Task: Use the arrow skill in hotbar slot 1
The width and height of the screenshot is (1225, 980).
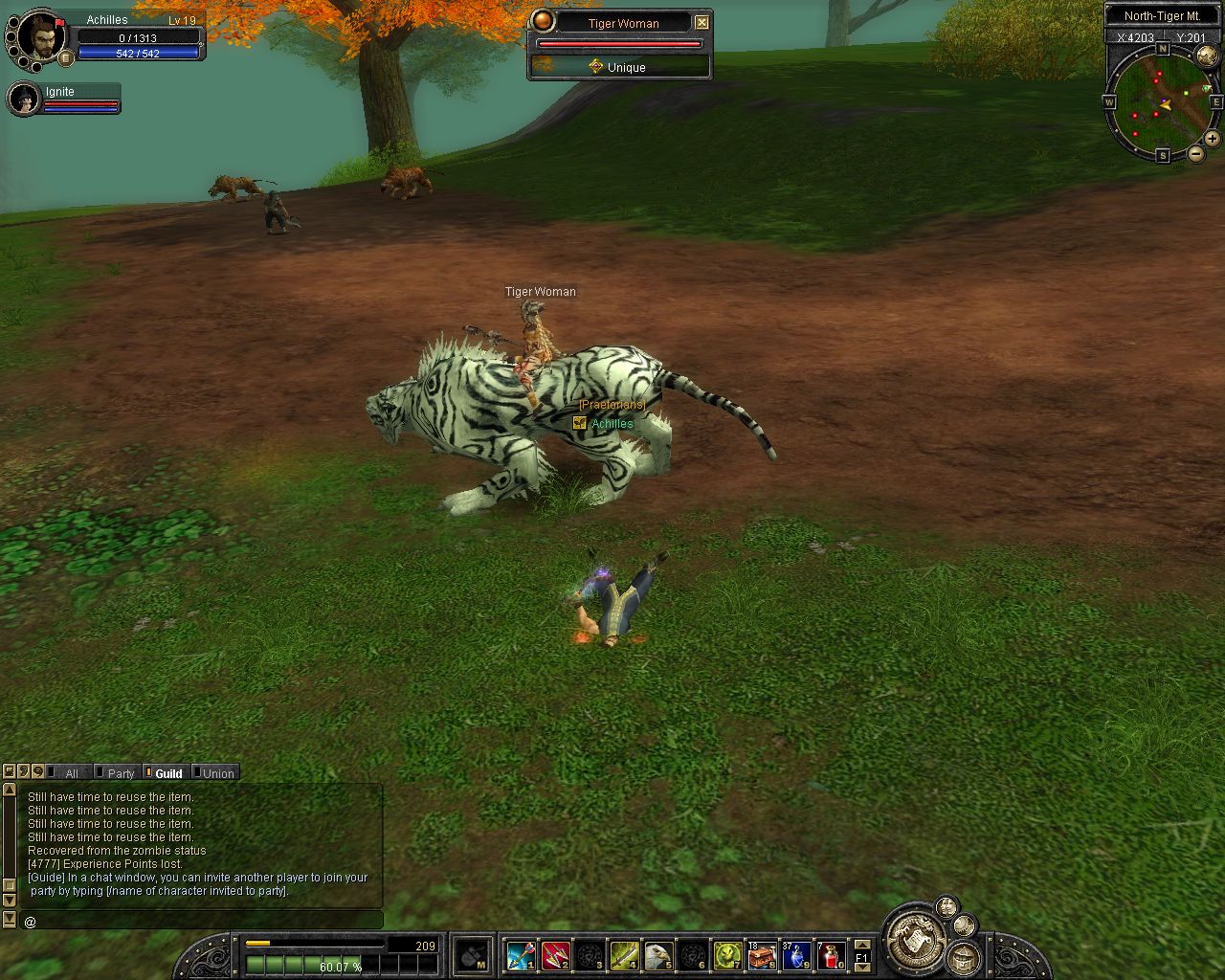Action: (521, 954)
